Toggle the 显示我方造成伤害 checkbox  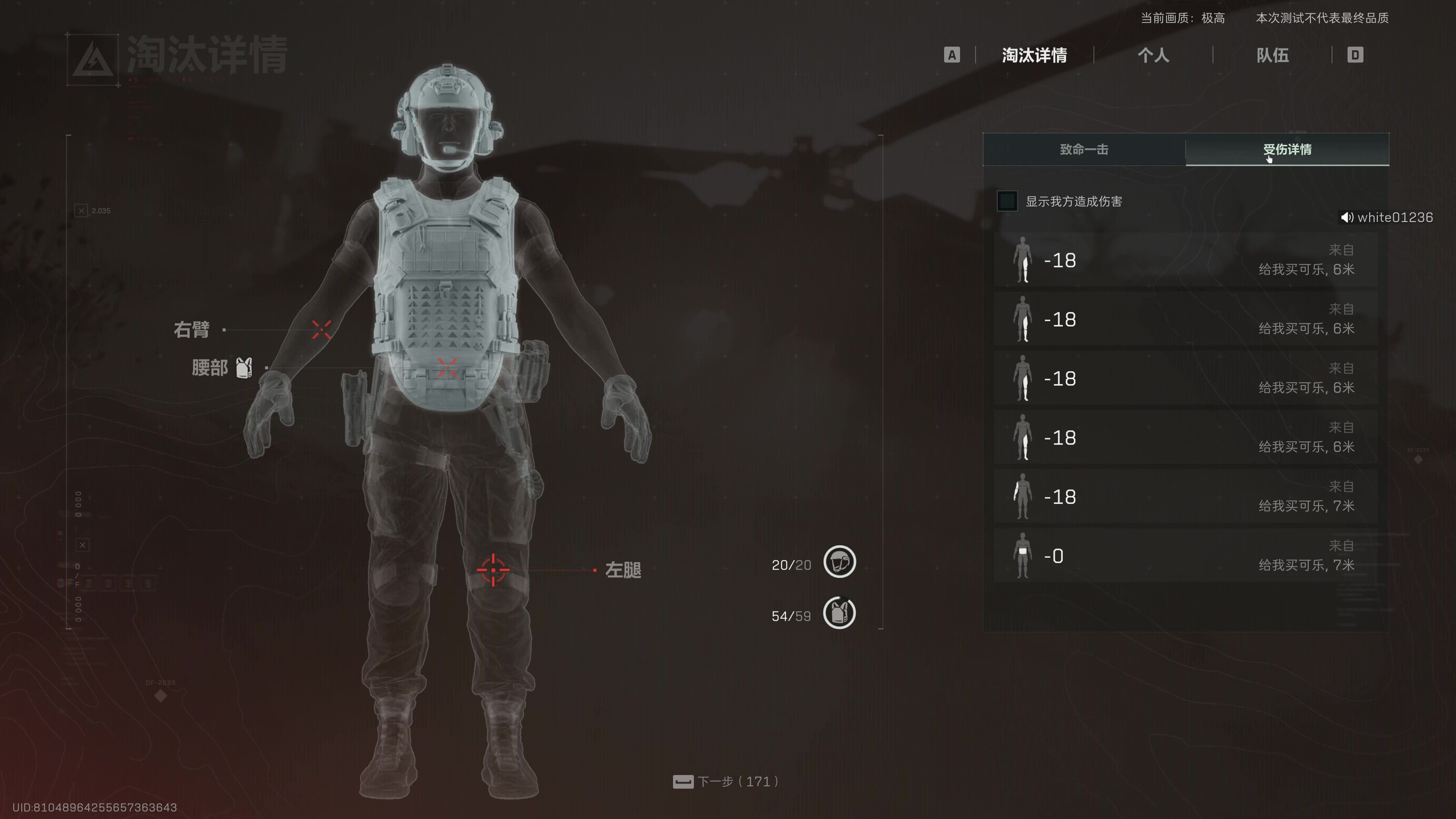point(1007,201)
